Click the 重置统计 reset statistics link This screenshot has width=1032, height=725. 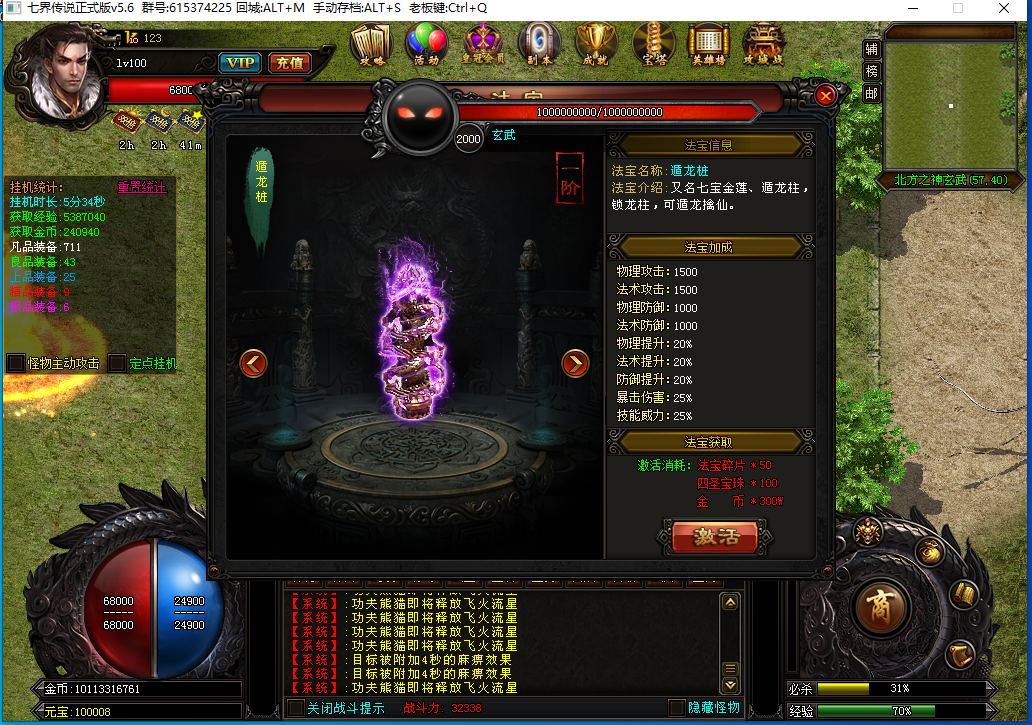pyautogui.click(x=142, y=187)
